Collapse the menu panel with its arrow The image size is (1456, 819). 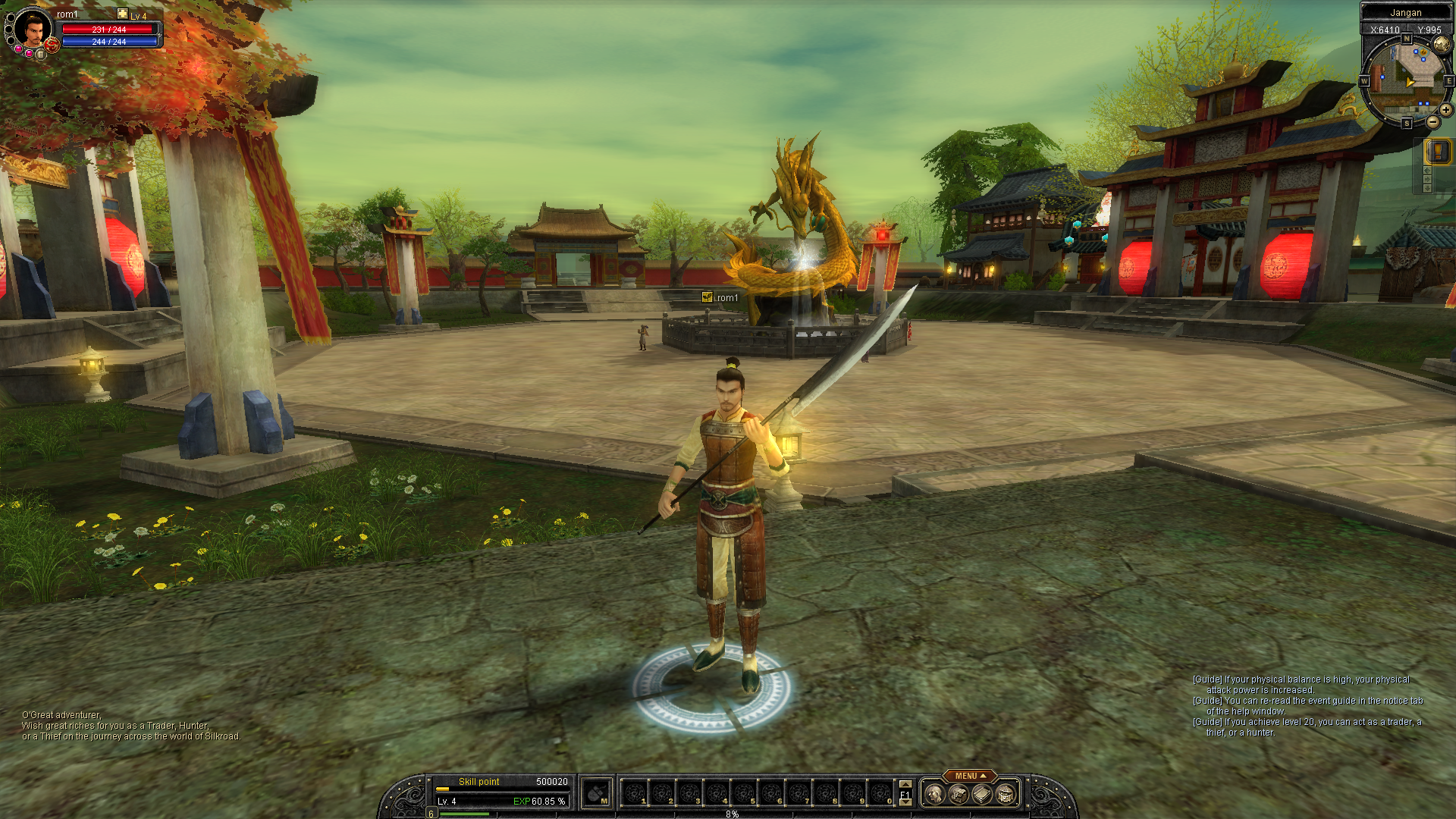(983, 776)
